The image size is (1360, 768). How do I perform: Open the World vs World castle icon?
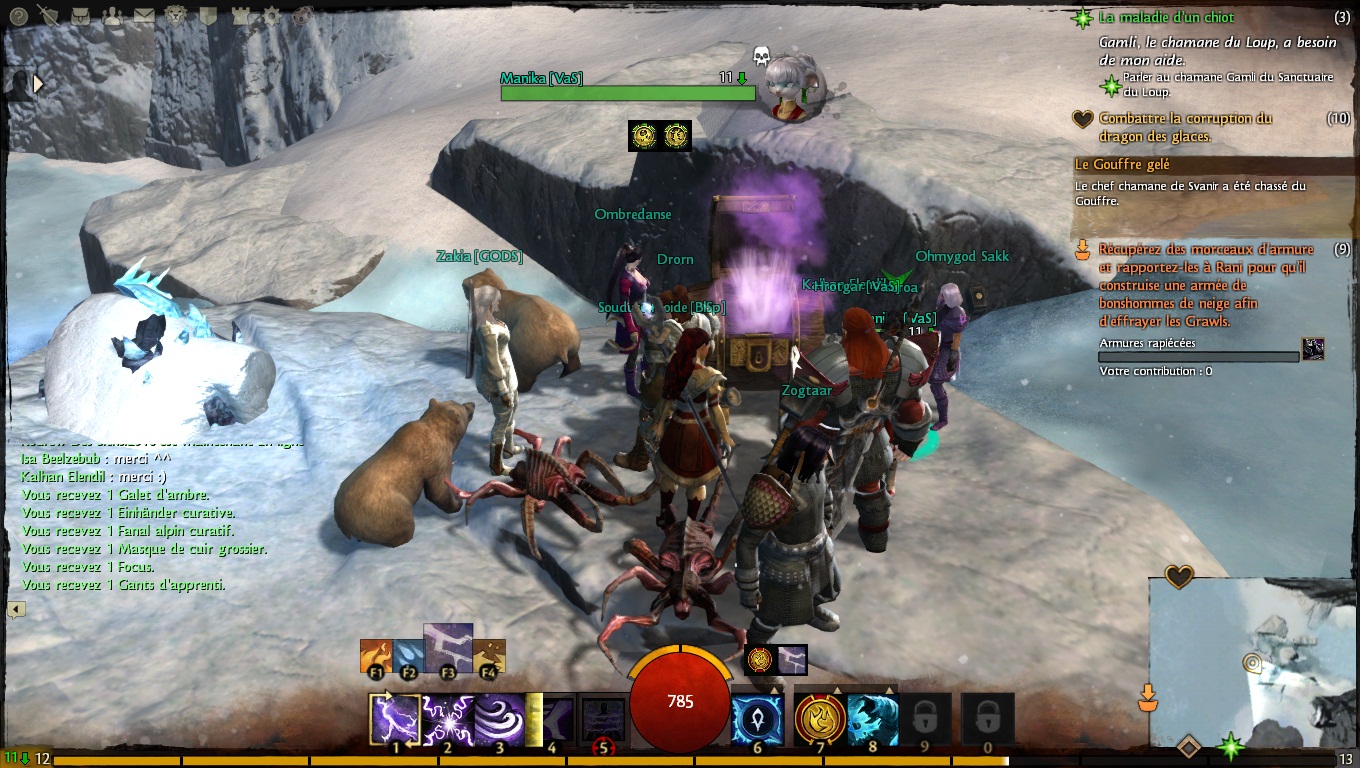pos(239,16)
